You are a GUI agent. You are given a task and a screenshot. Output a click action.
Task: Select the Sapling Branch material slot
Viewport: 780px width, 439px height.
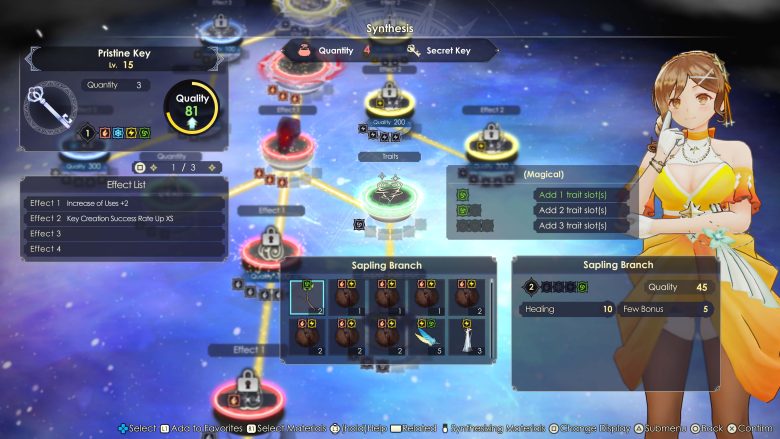310,296
